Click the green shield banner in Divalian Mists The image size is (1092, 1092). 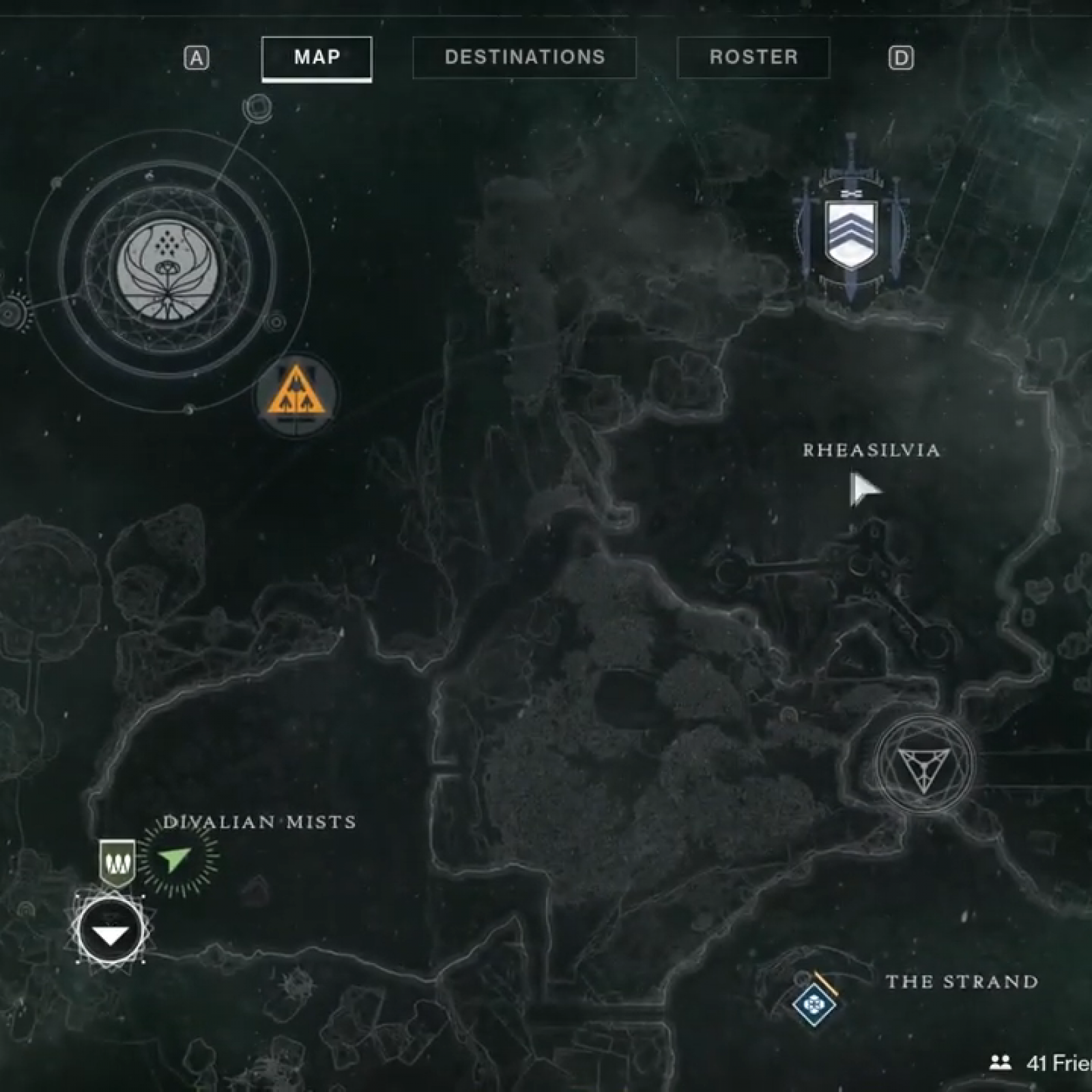click(117, 863)
